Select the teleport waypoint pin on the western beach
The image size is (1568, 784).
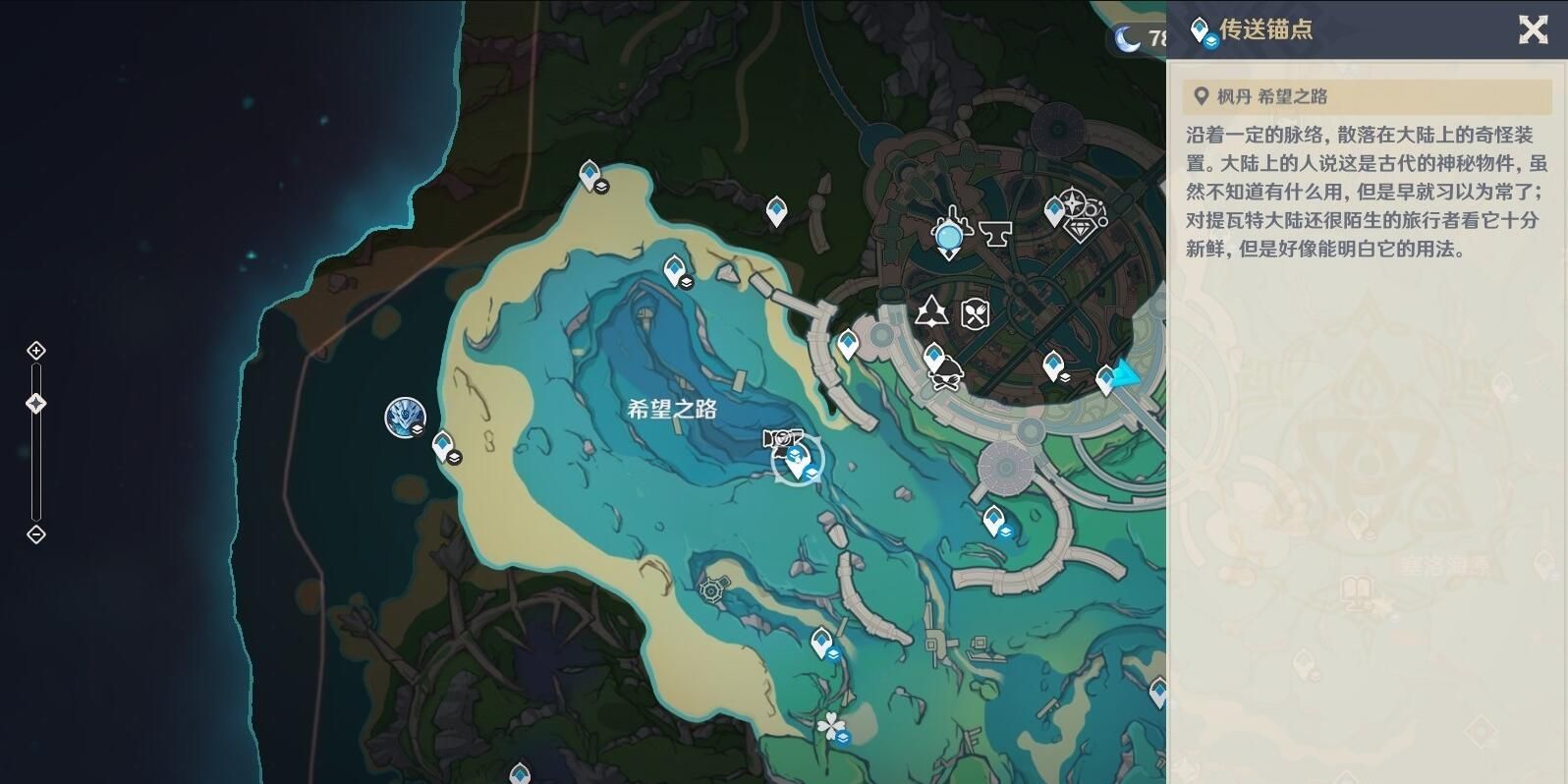pyautogui.click(x=444, y=444)
